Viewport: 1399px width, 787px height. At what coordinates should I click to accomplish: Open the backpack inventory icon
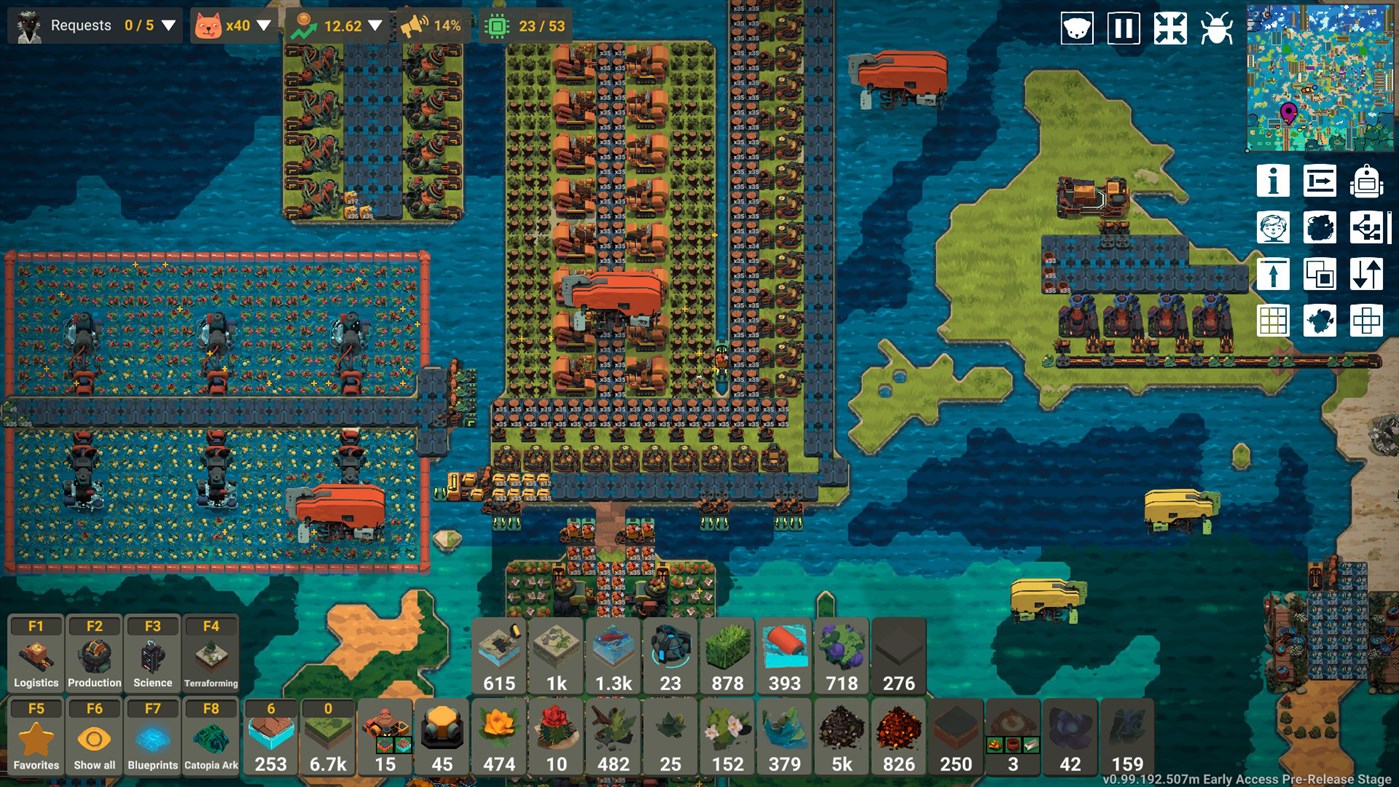[x=1365, y=181]
